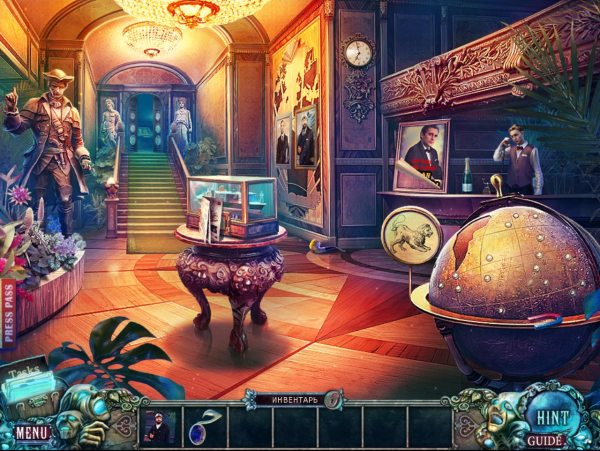Screen dimensions: 600x451
Task: Open the strategy Guide
Action: 545,440
